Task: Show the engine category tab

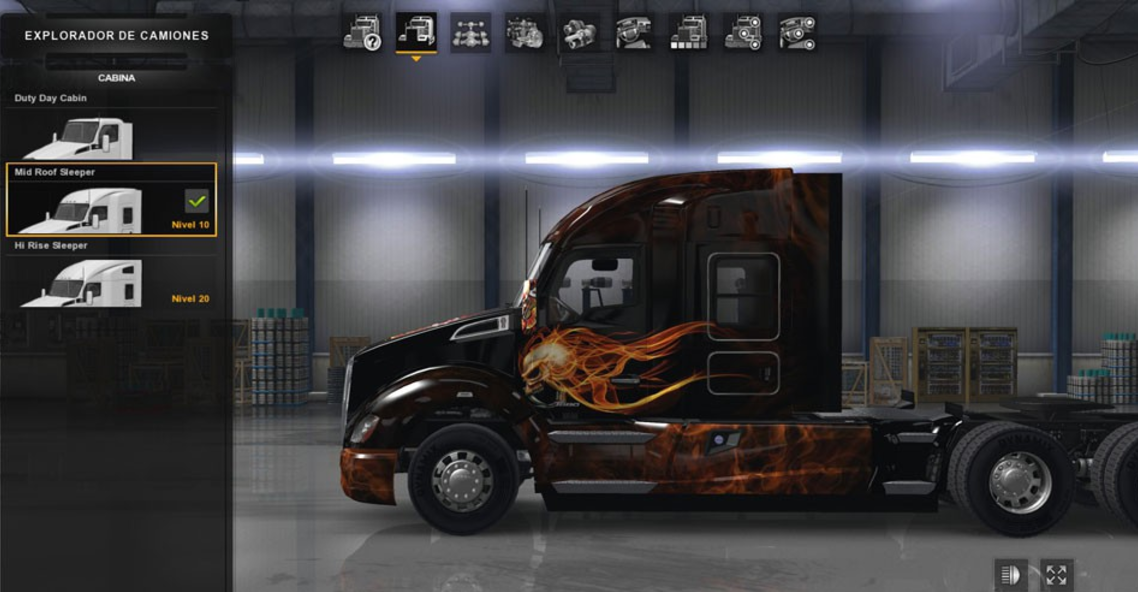Action: [525, 33]
